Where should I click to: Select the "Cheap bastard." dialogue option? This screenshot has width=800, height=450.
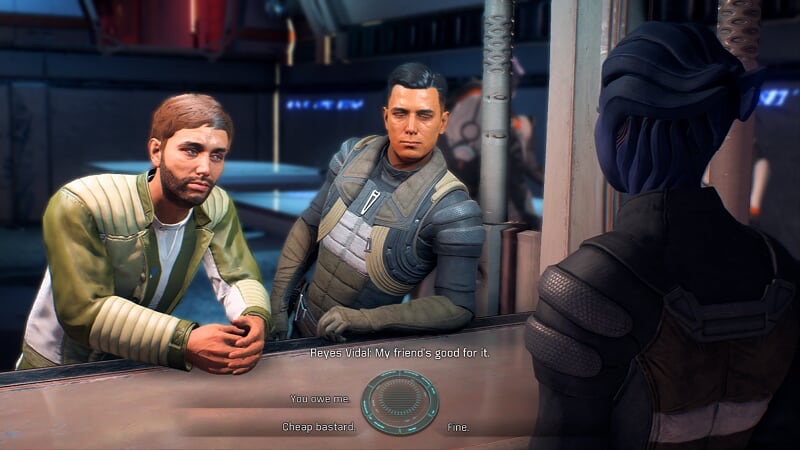319,427
